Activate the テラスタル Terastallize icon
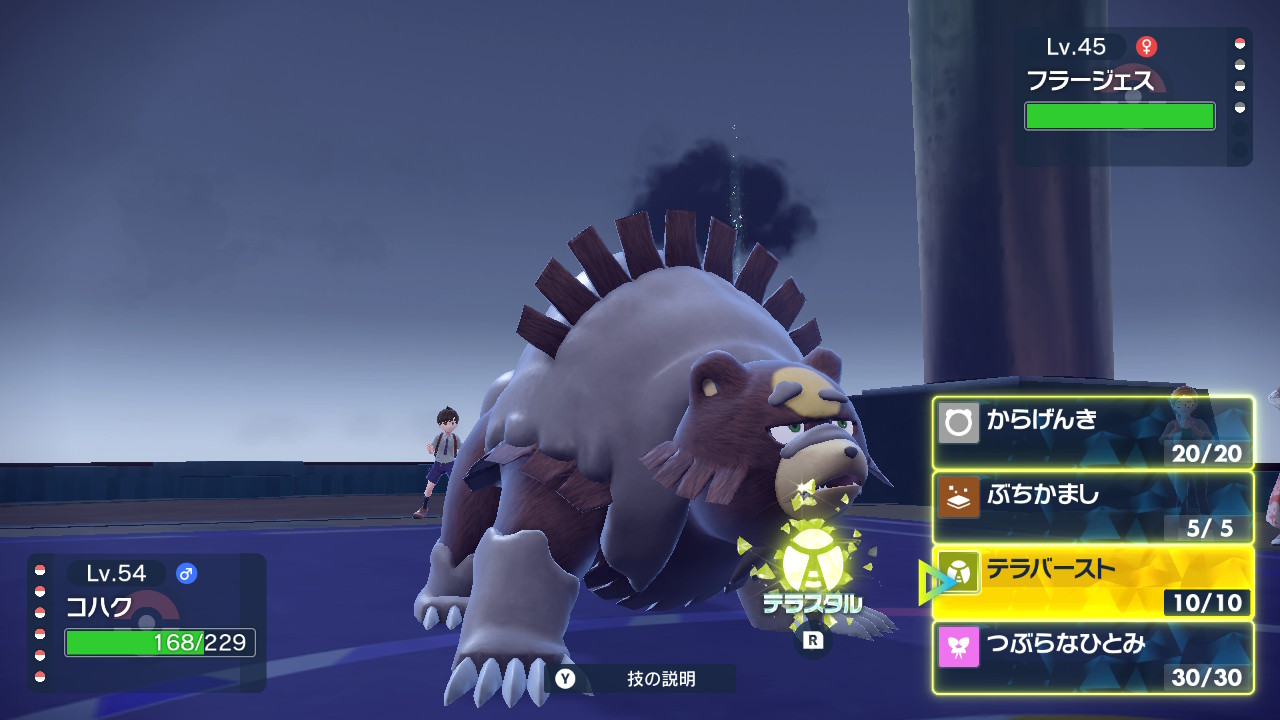This screenshot has width=1280, height=720. (812, 572)
